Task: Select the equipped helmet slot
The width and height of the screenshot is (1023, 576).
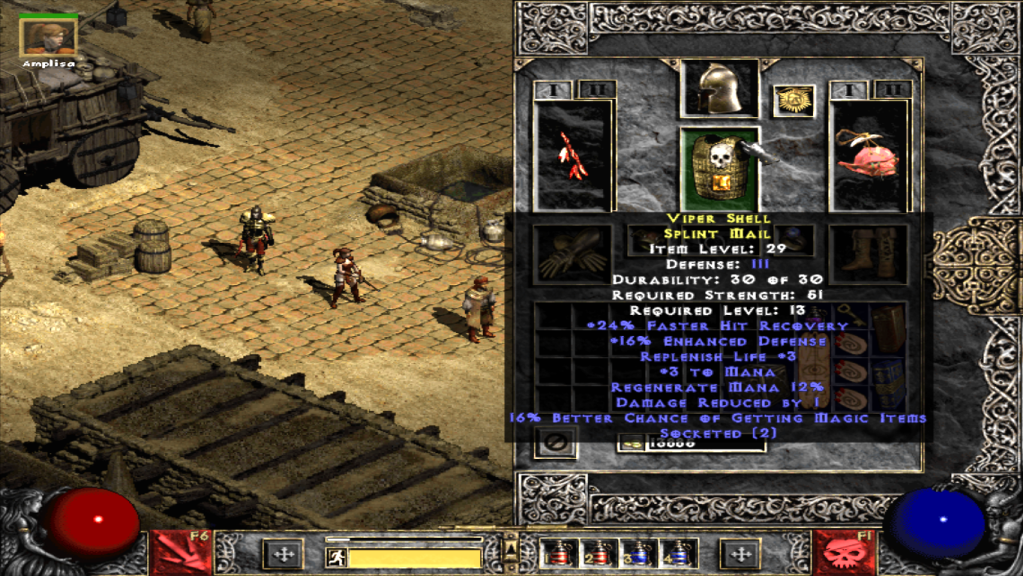Action: [719, 88]
